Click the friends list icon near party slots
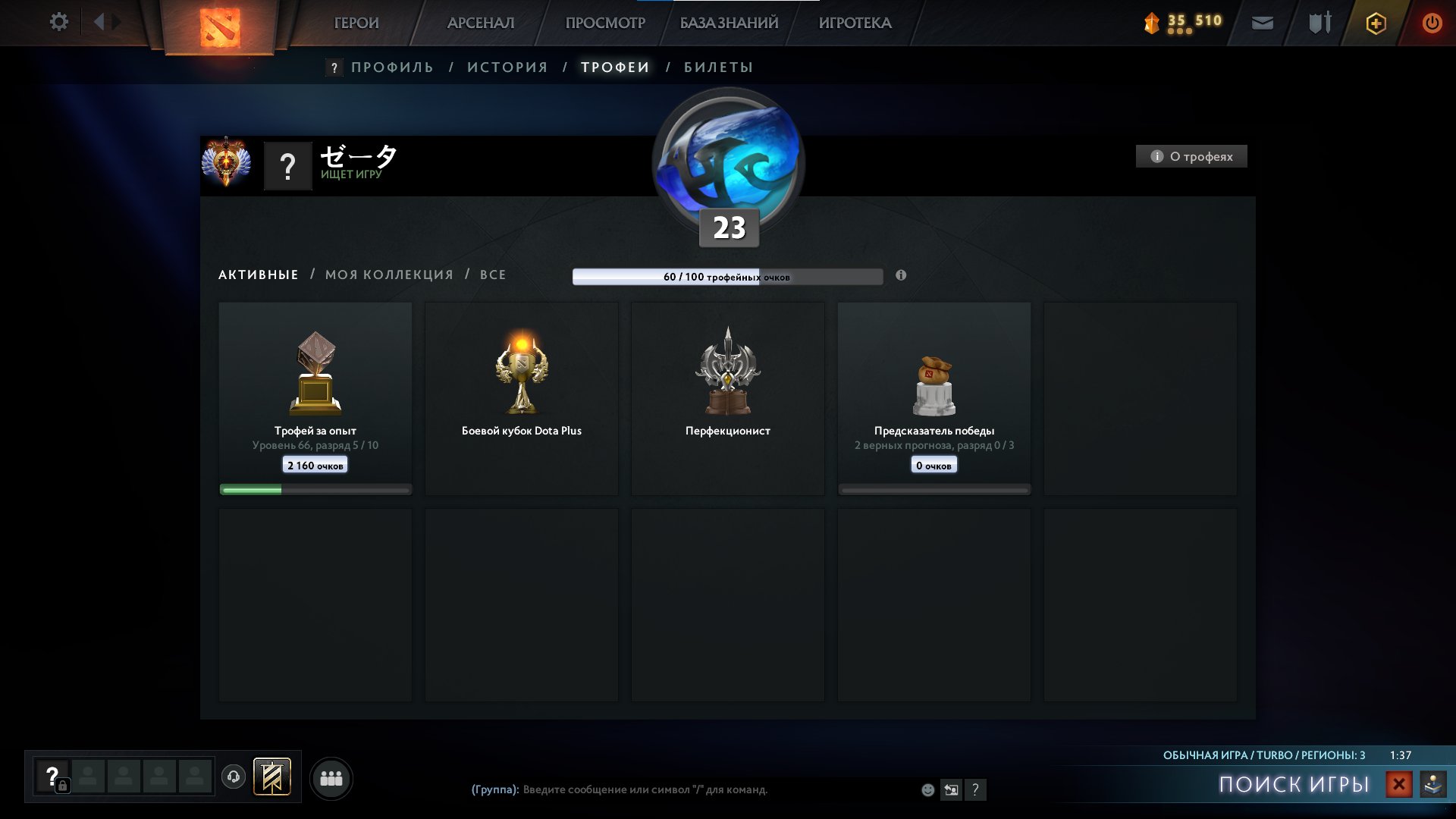Image resolution: width=1456 pixels, height=819 pixels. pos(330,777)
